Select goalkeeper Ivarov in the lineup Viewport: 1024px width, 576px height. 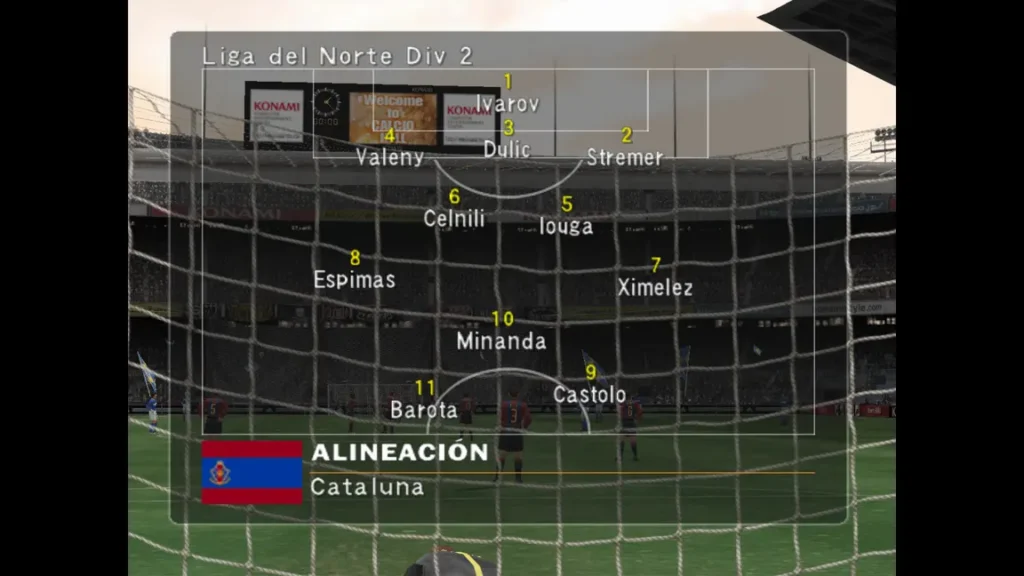click(x=507, y=103)
